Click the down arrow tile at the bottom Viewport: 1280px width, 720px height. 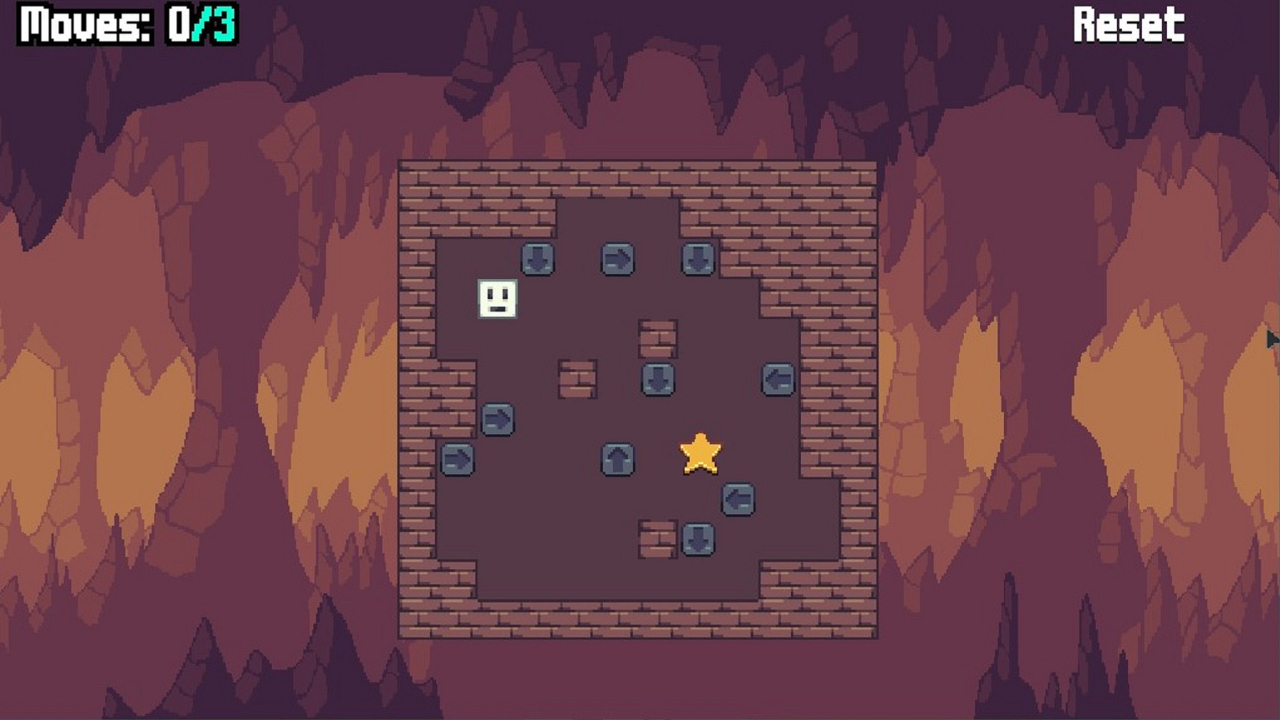click(698, 540)
